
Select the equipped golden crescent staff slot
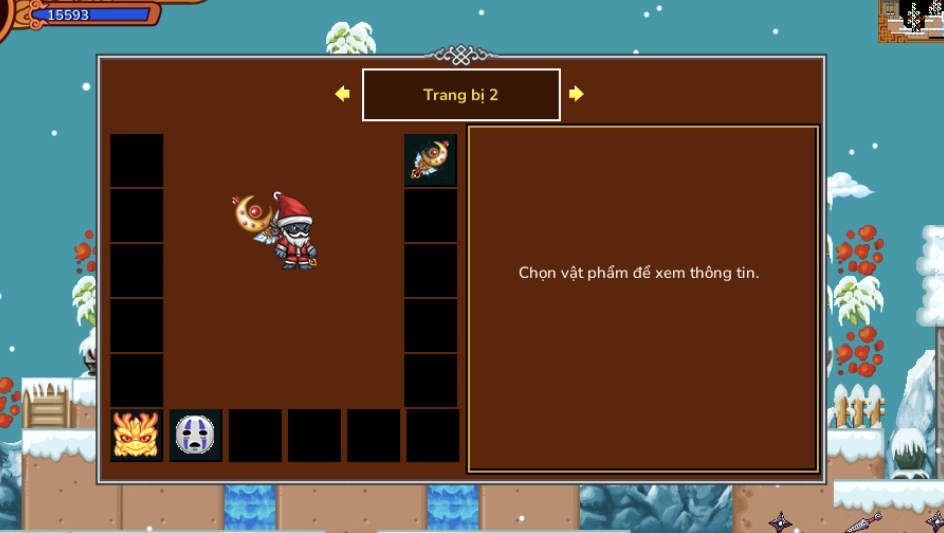pyautogui.click(x=431, y=160)
